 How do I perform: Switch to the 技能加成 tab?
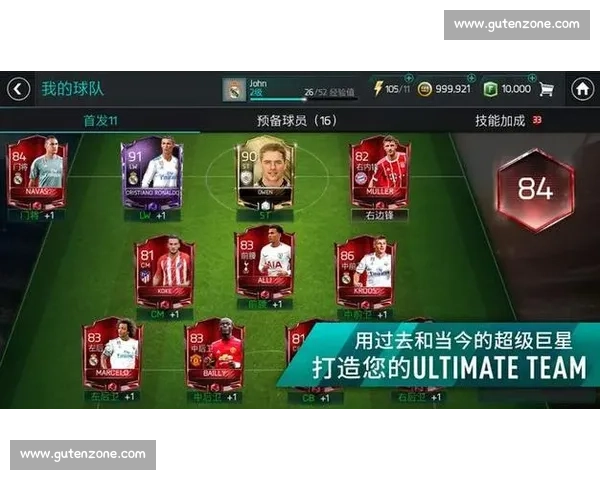[500, 120]
